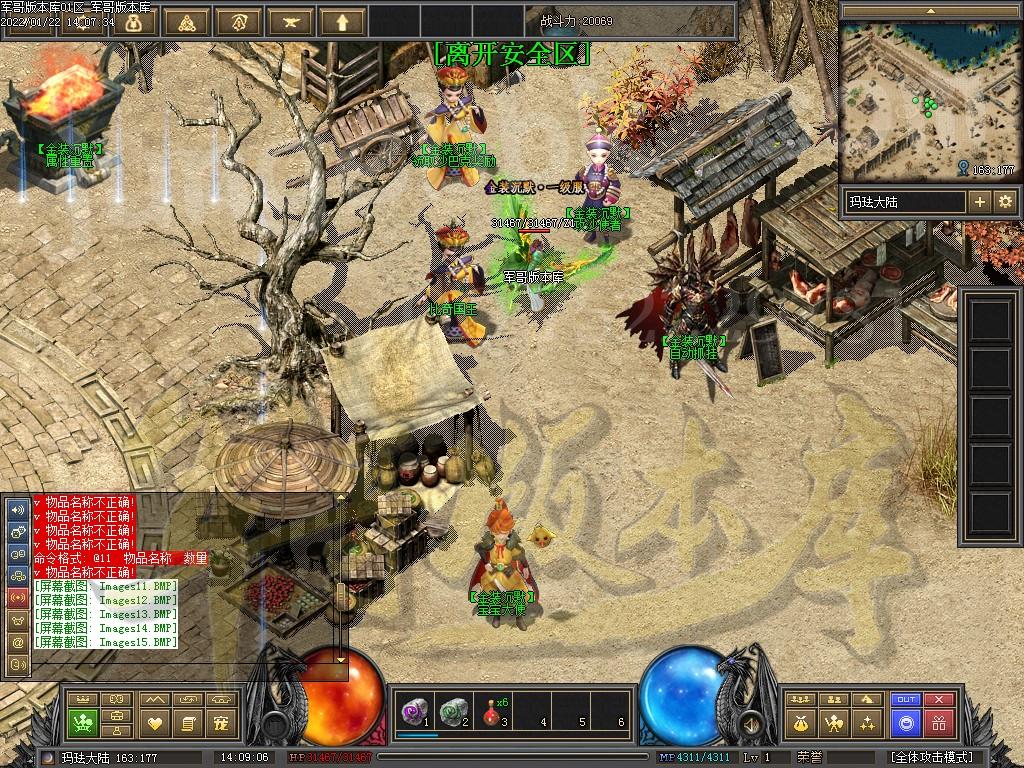Click the plus button beside 玛珐大陆 map name
Screen dimensions: 1024x768
980,202
